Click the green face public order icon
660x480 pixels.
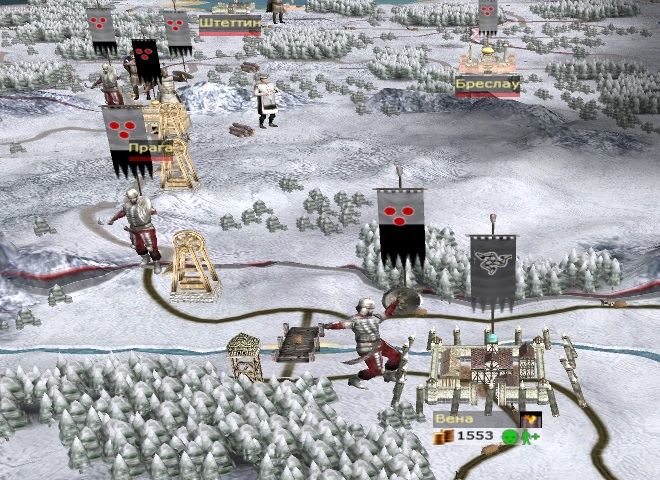click(x=509, y=438)
